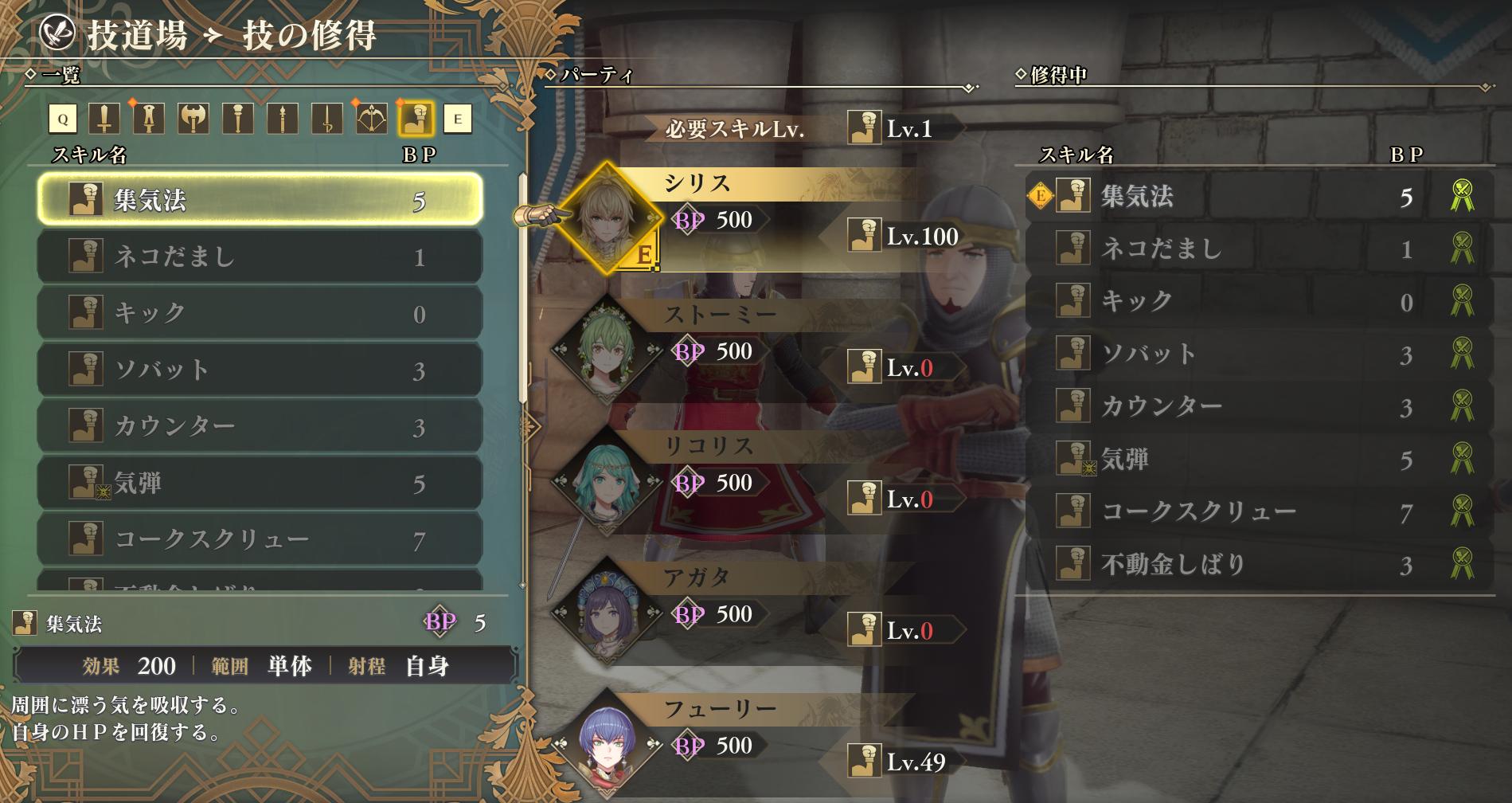
Task: Select the キック skill entry on the left
Action: 260,313
